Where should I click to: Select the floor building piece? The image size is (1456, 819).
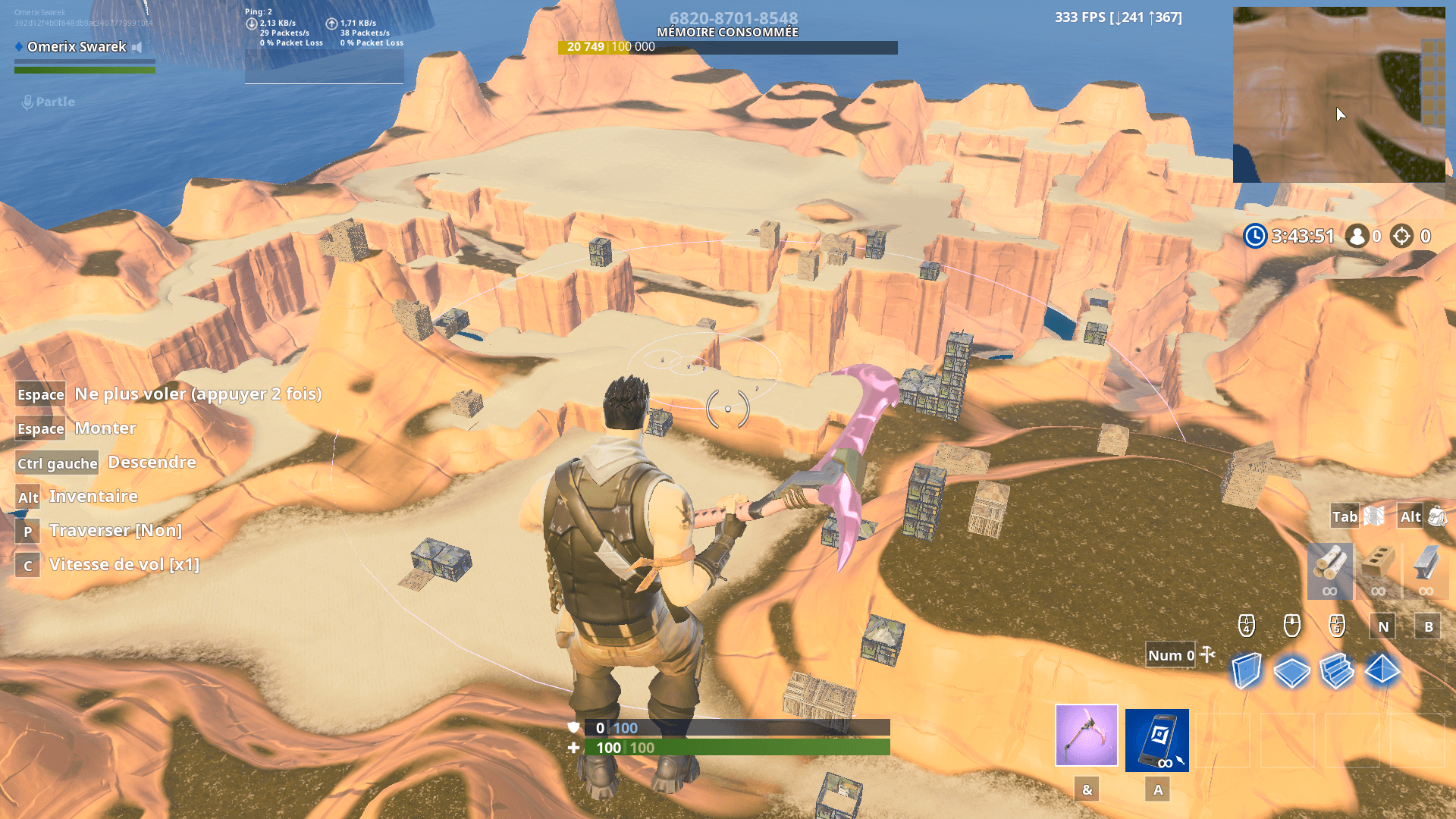click(x=1291, y=671)
